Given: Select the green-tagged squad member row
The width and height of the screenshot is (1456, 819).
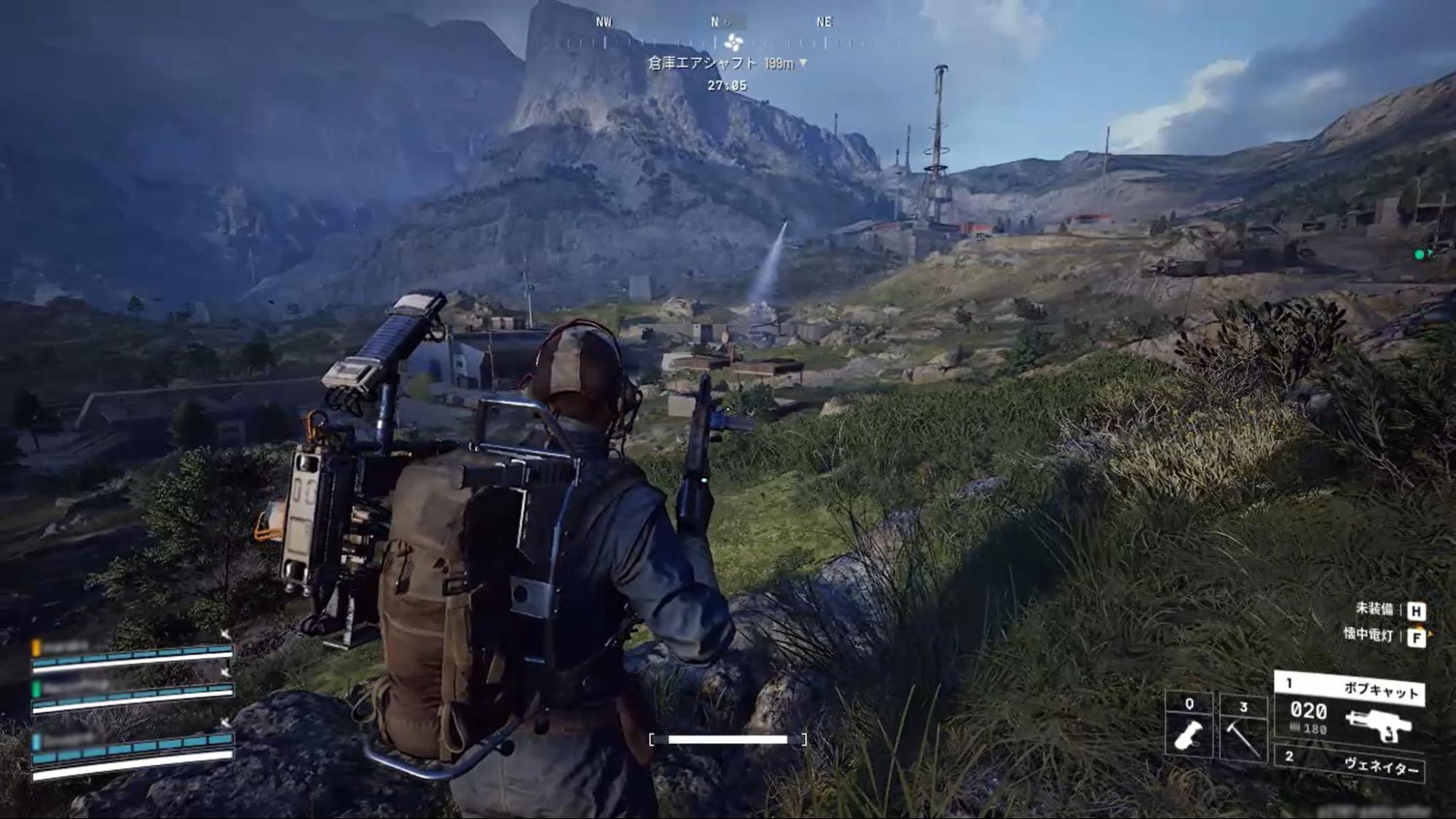Looking at the screenshot, I should point(132,695).
